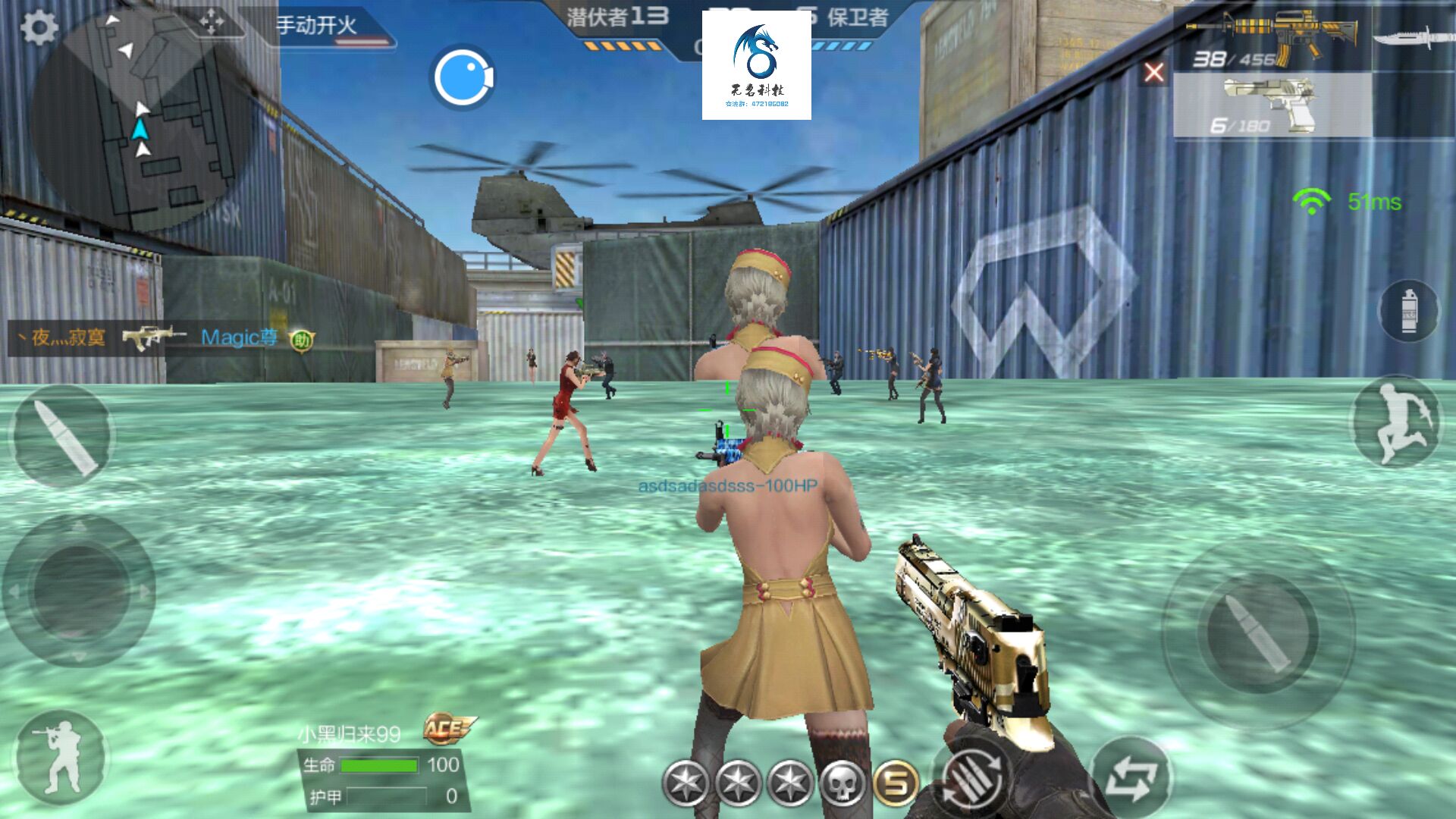Viewport: 1456px width, 819px height.
Task: Tap the crosshair move icon beside minimap
Action: [x=211, y=23]
